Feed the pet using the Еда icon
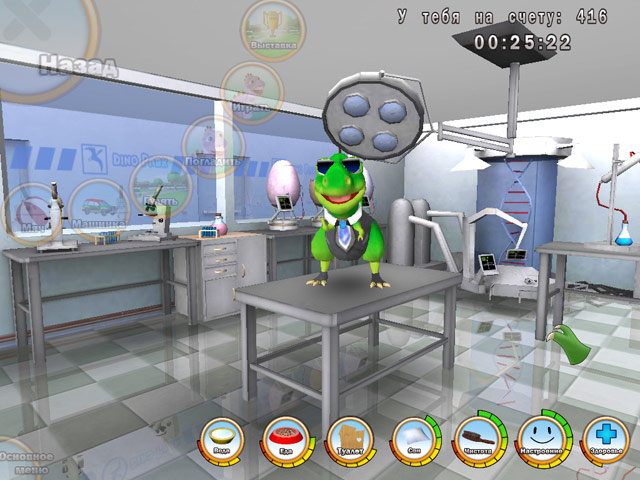 (x=286, y=439)
